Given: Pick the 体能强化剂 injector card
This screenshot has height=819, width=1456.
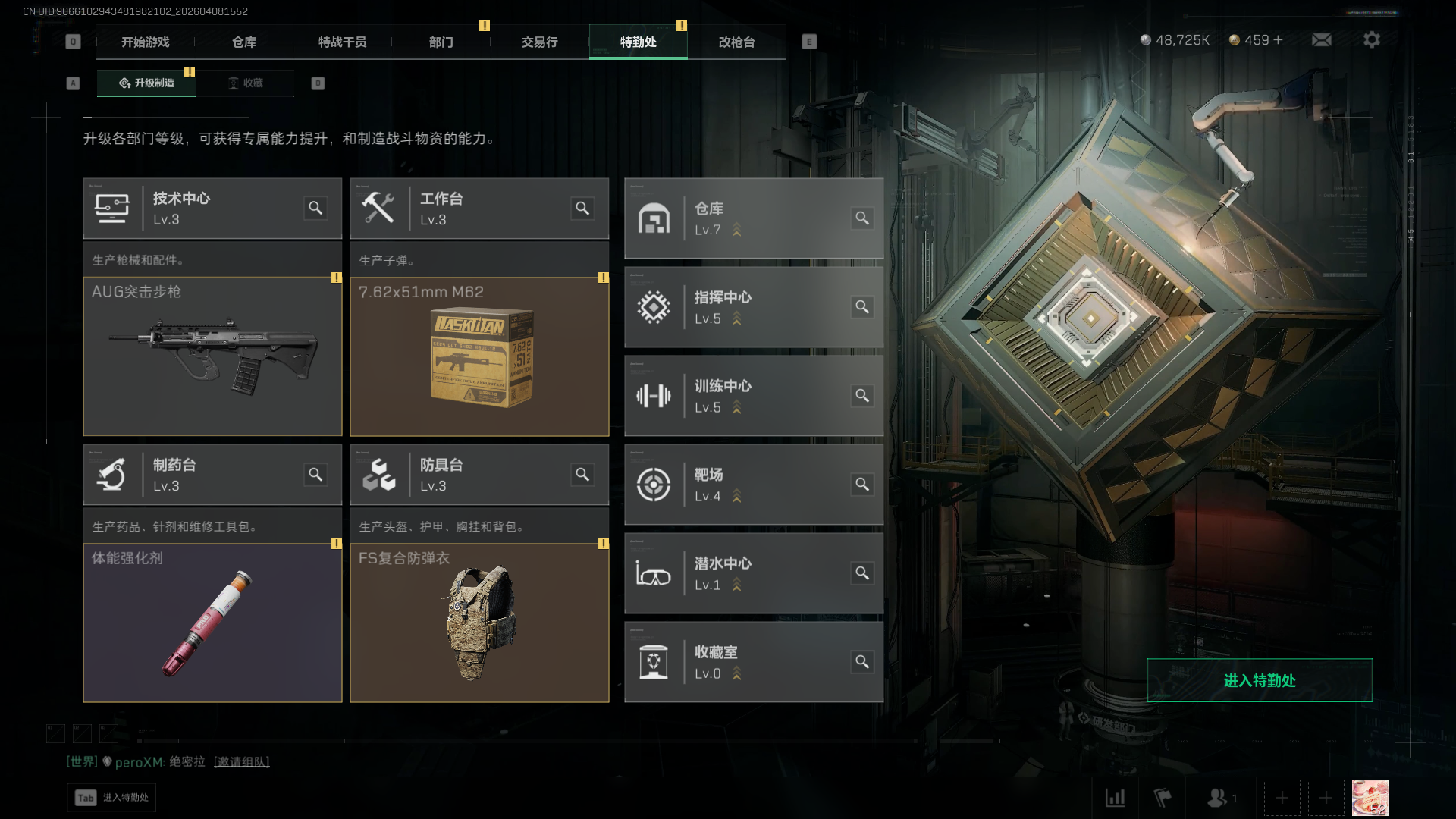Looking at the screenshot, I should [212, 623].
